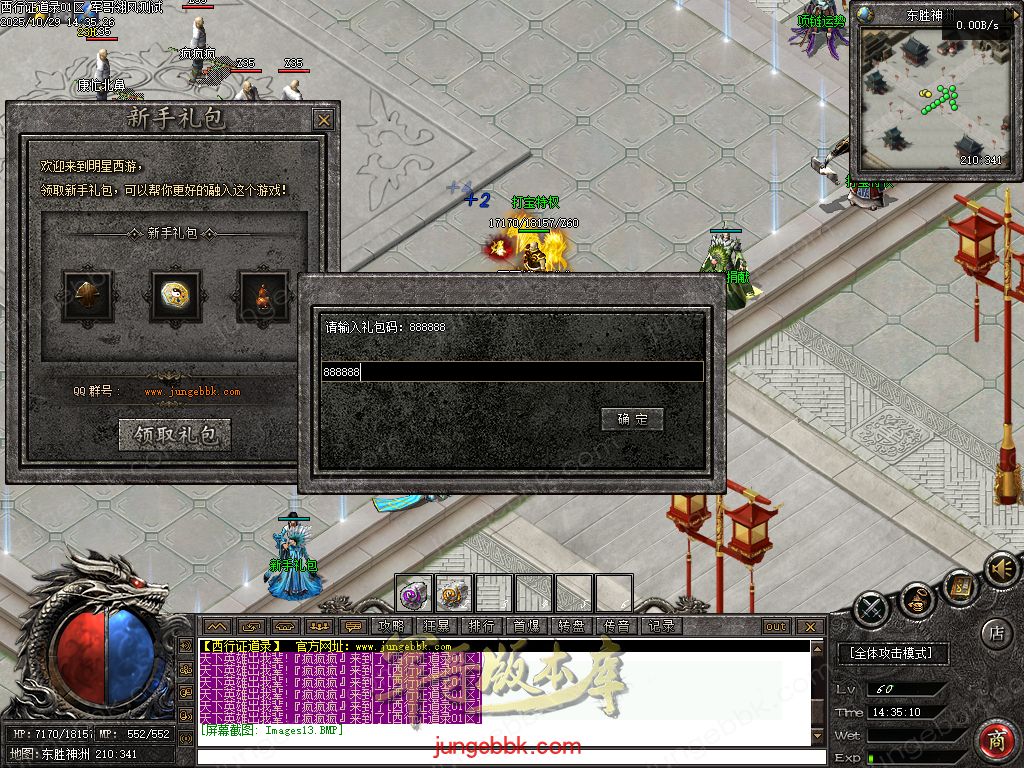The width and height of the screenshot is (1024, 768).
Task: Open the 攻略 guide button
Action: (391, 627)
